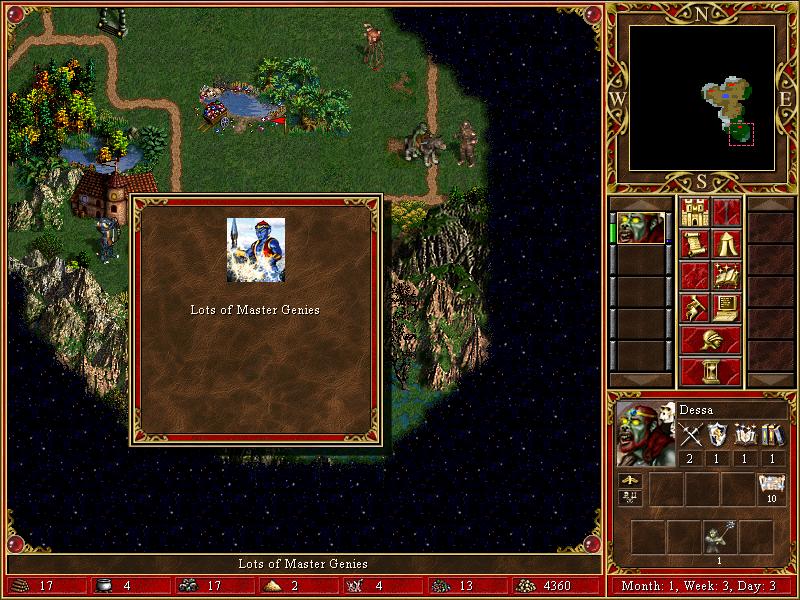
Task: Open the Kingdom Overview castle button
Action: [x=694, y=212]
